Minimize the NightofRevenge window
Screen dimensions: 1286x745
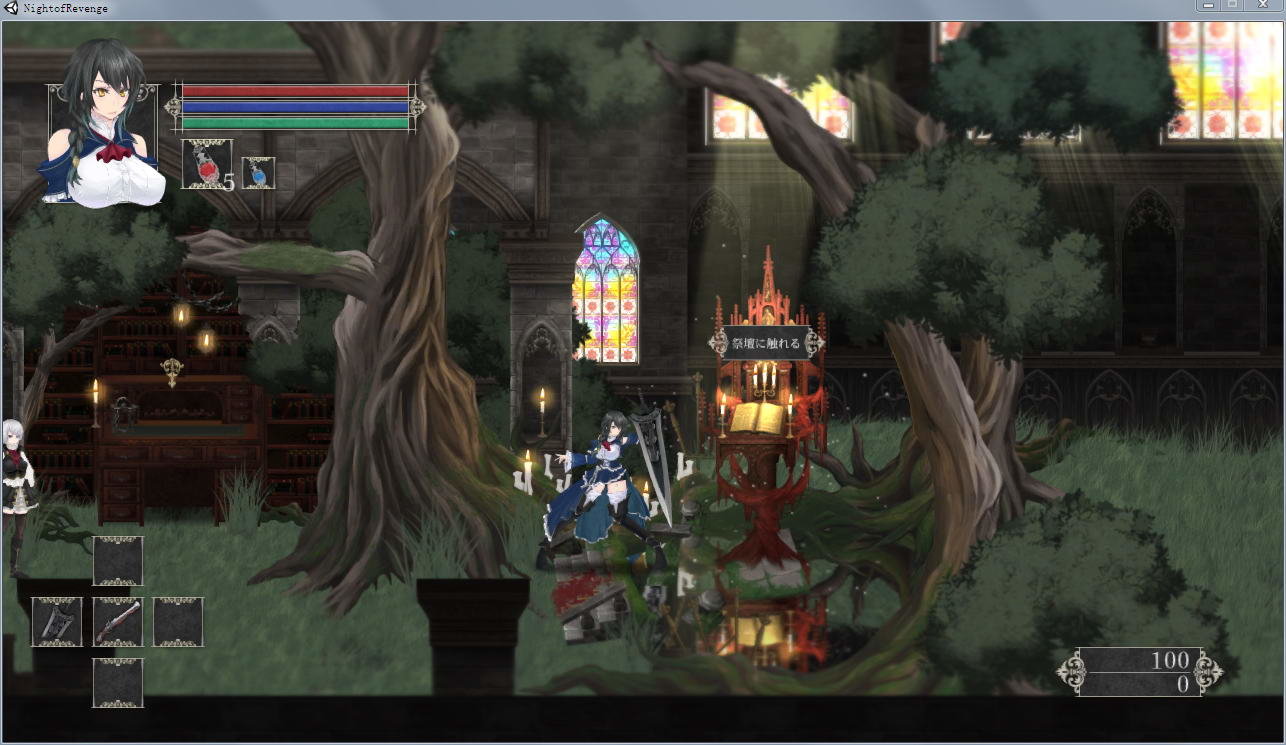[1206, 7]
